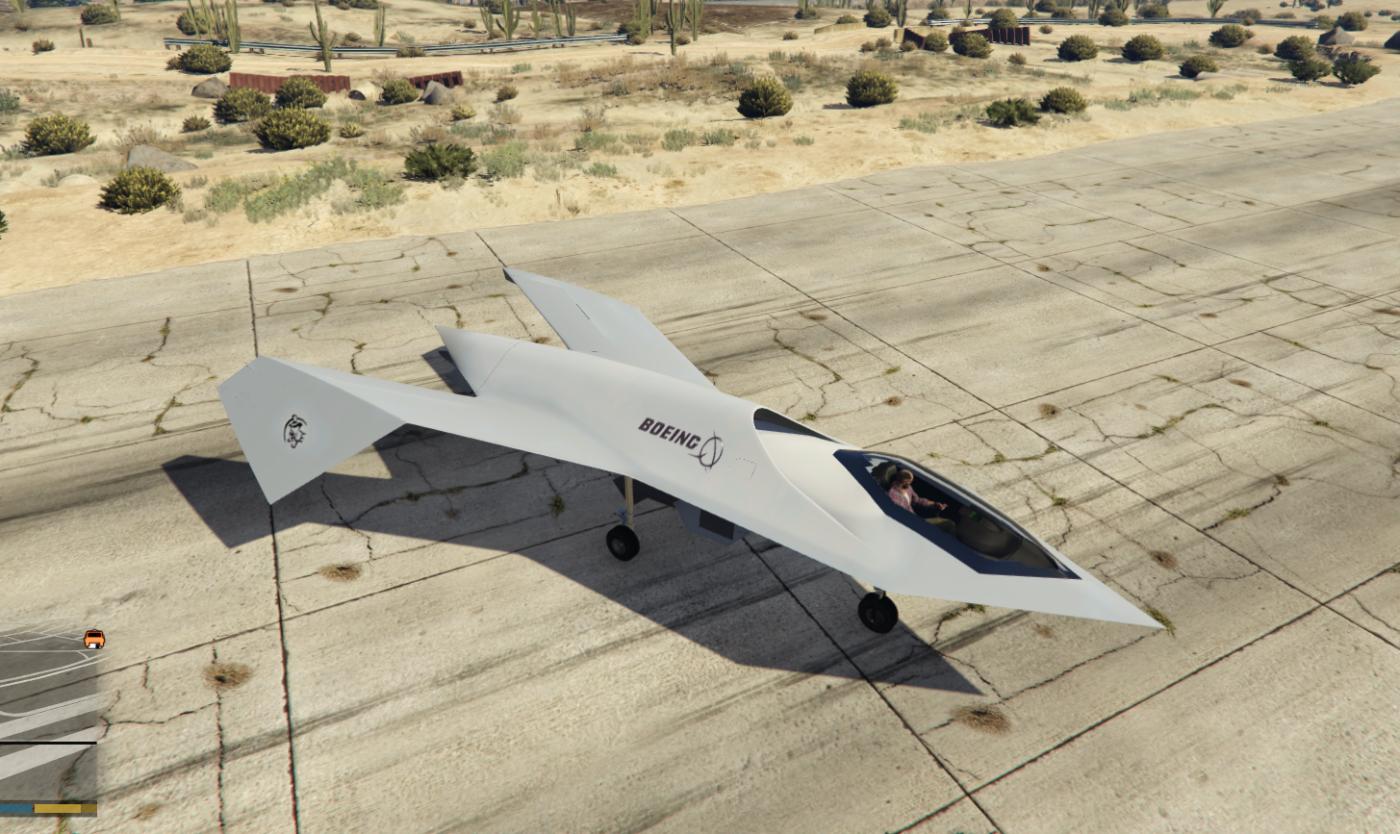
Task: Click the minimap radar panel
Action: click(x=47, y=712)
